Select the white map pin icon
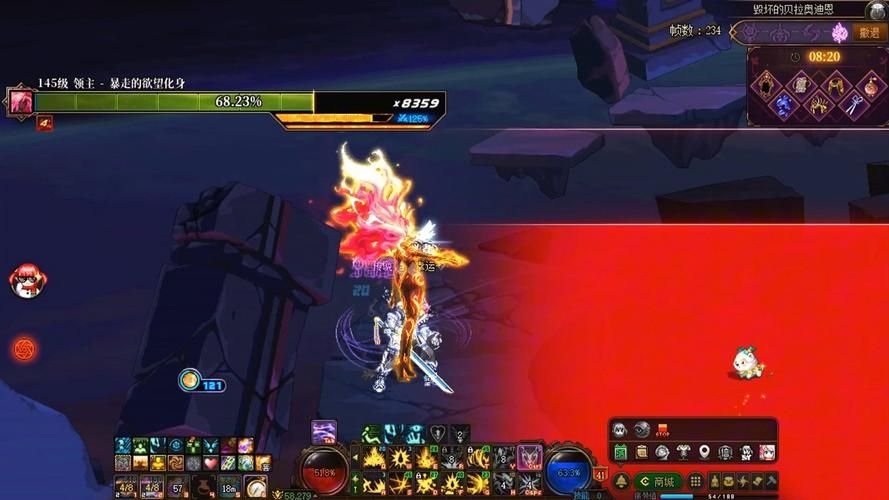 704,452
